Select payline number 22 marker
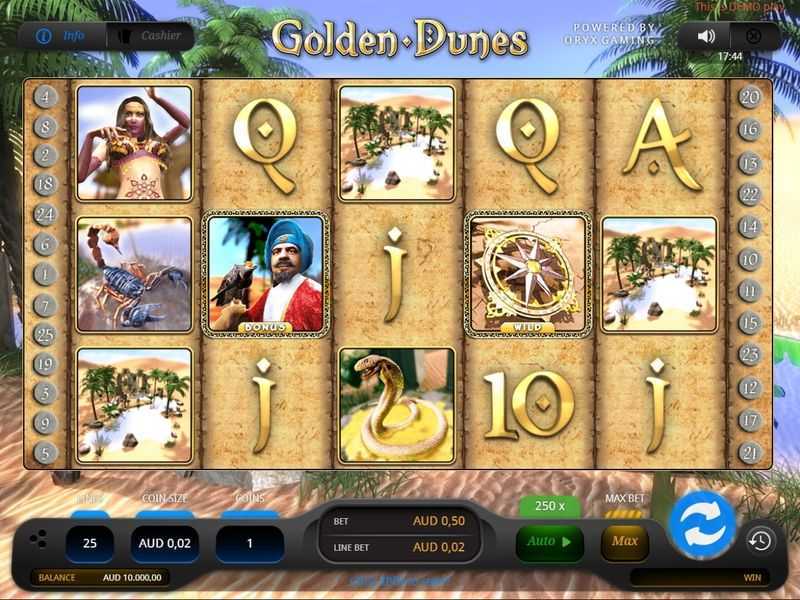Screen dimensions: 800x600 tap(750, 195)
